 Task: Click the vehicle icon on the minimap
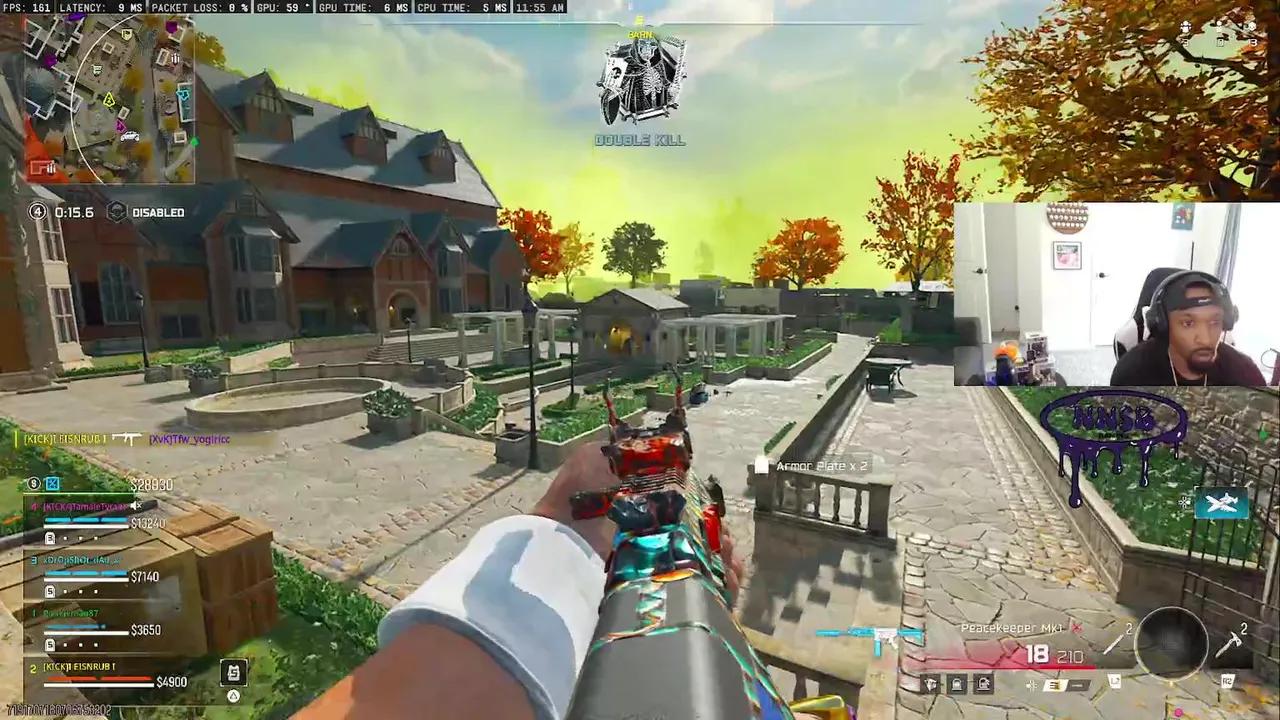tap(131, 136)
